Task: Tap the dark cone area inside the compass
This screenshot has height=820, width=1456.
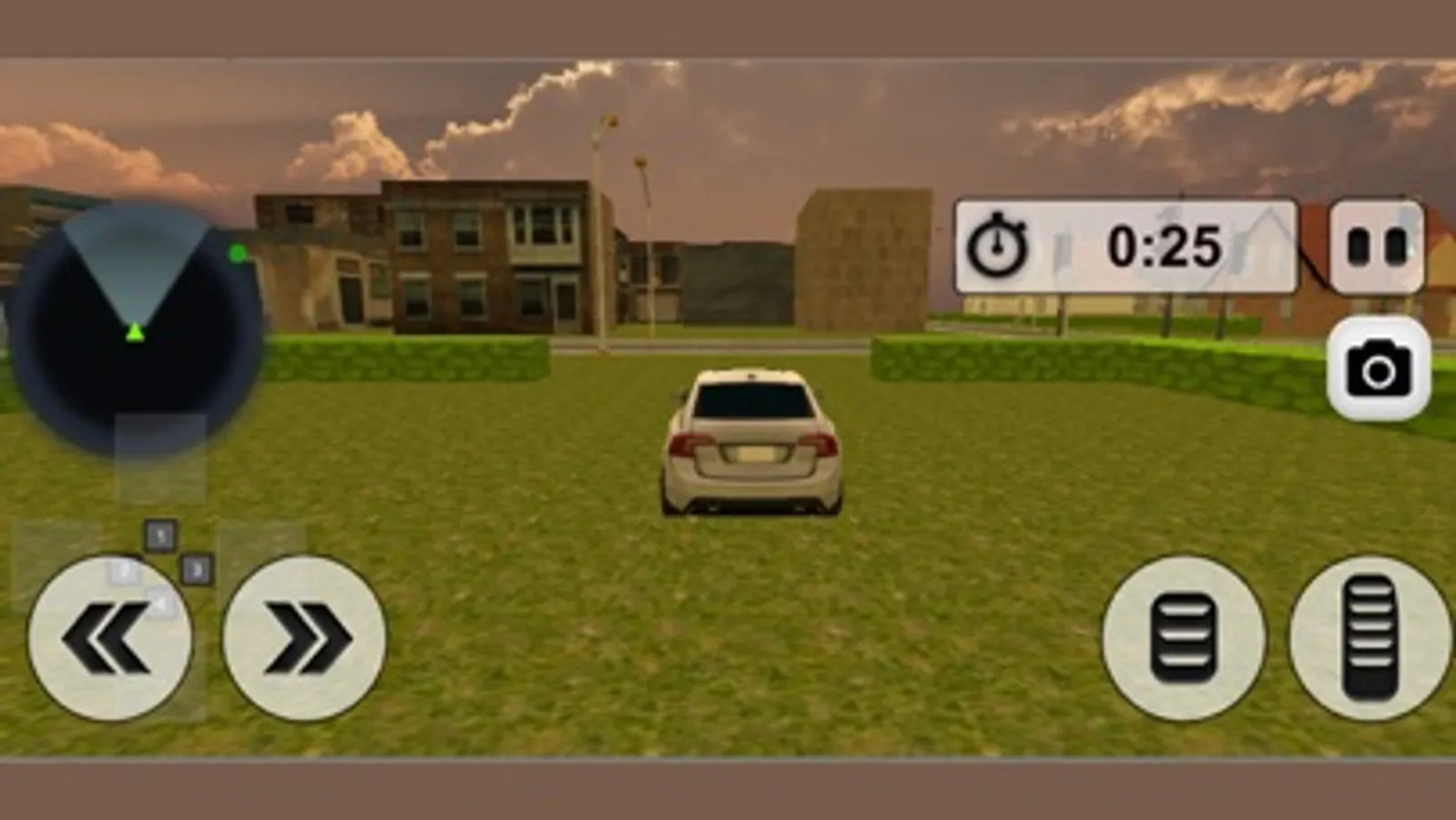Action: (137, 273)
